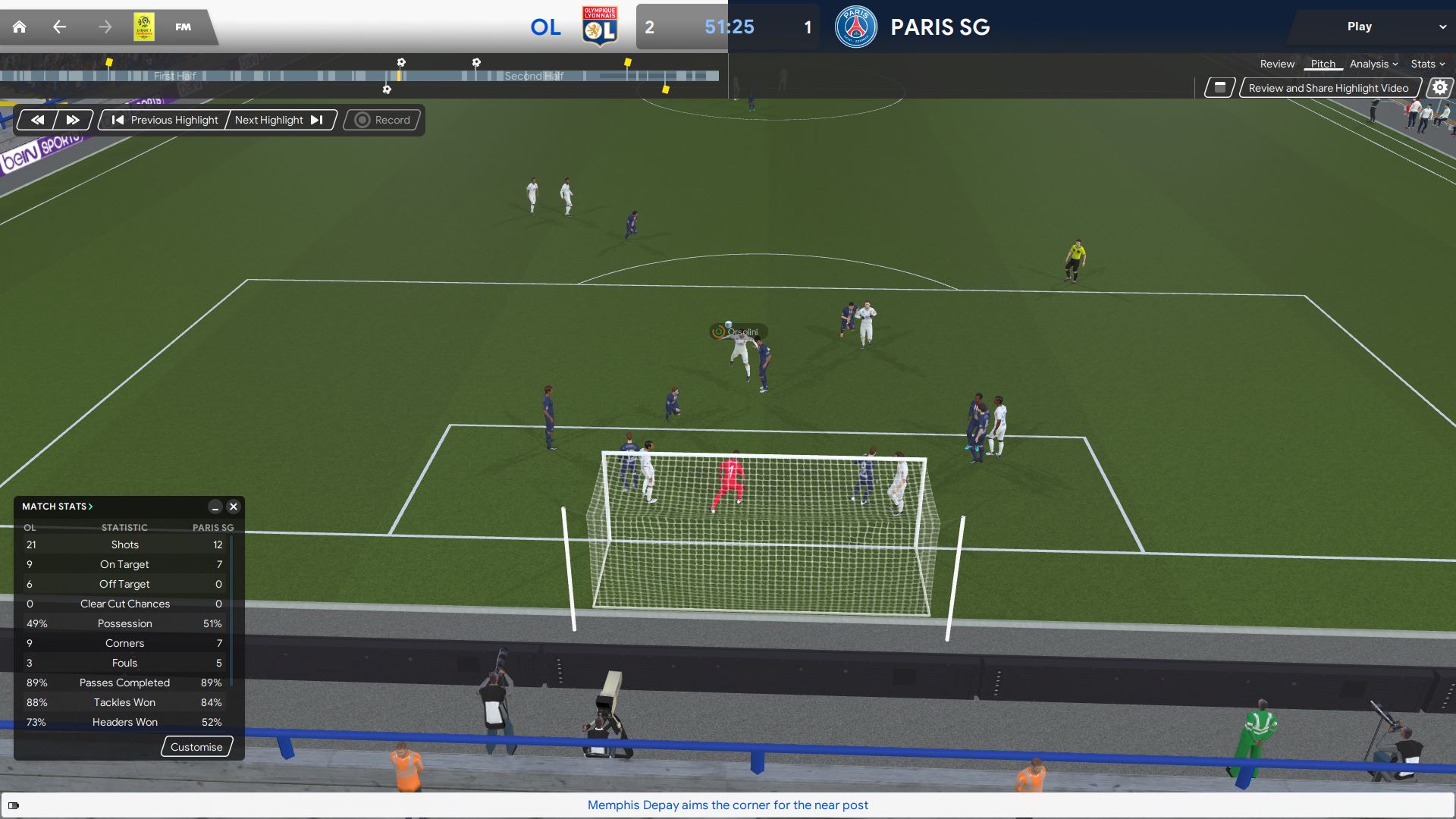This screenshot has height=819, width=1456.
Task: Go to the home screen
Action: point(20,27)
